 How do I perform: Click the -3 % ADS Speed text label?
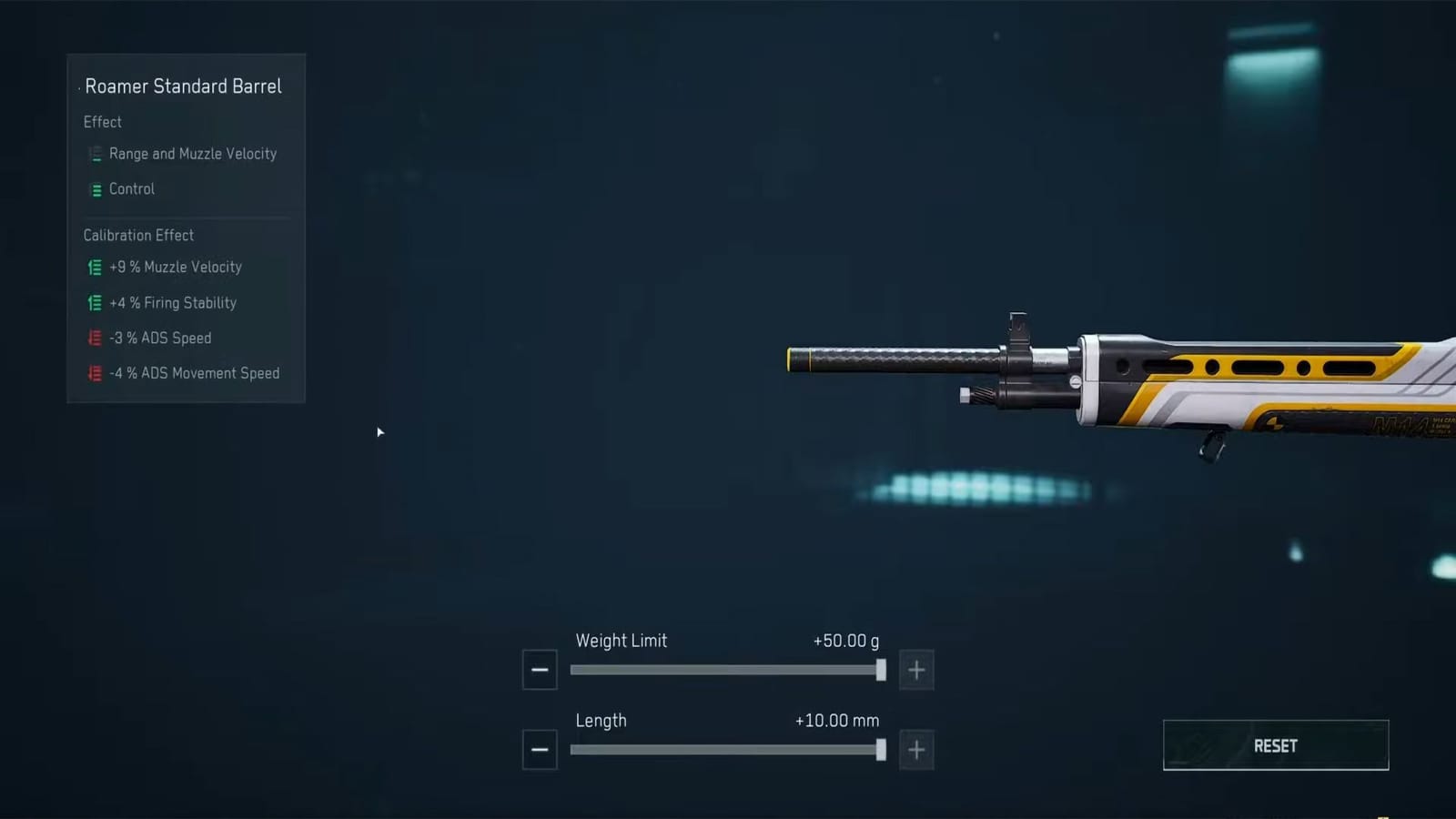click(160, 338)
